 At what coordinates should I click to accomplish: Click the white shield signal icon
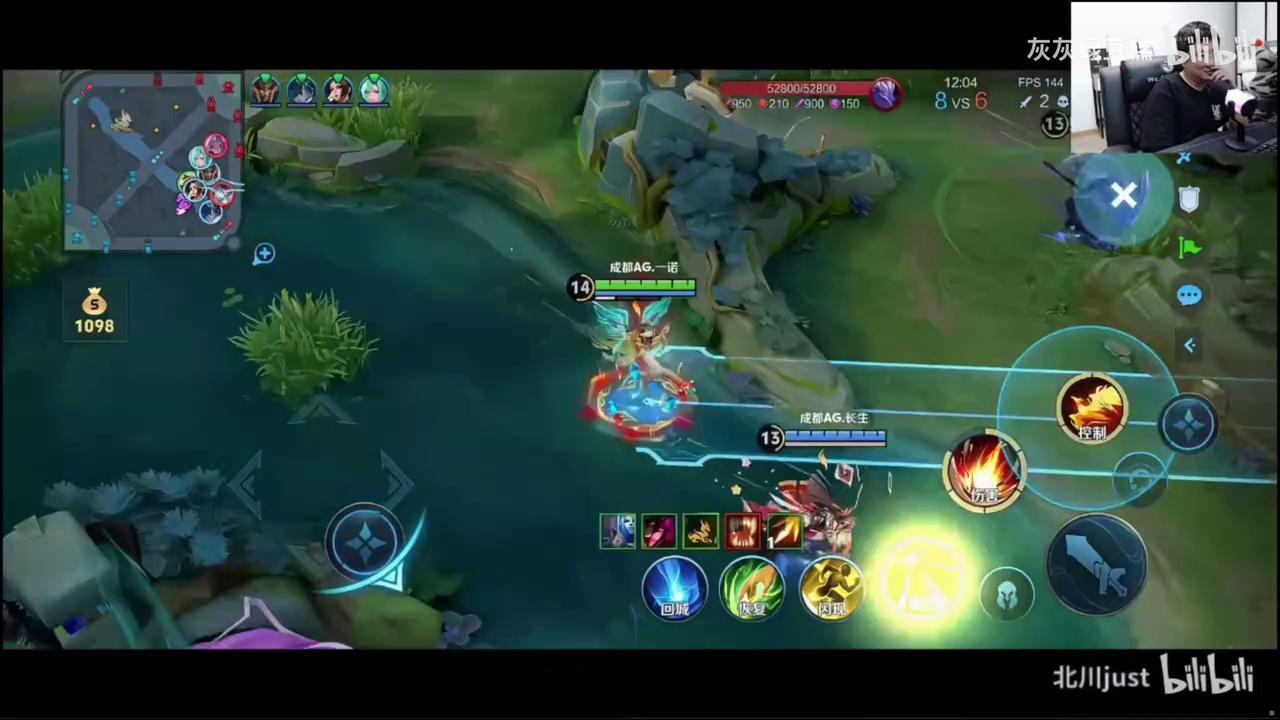tap(1189, 199)
